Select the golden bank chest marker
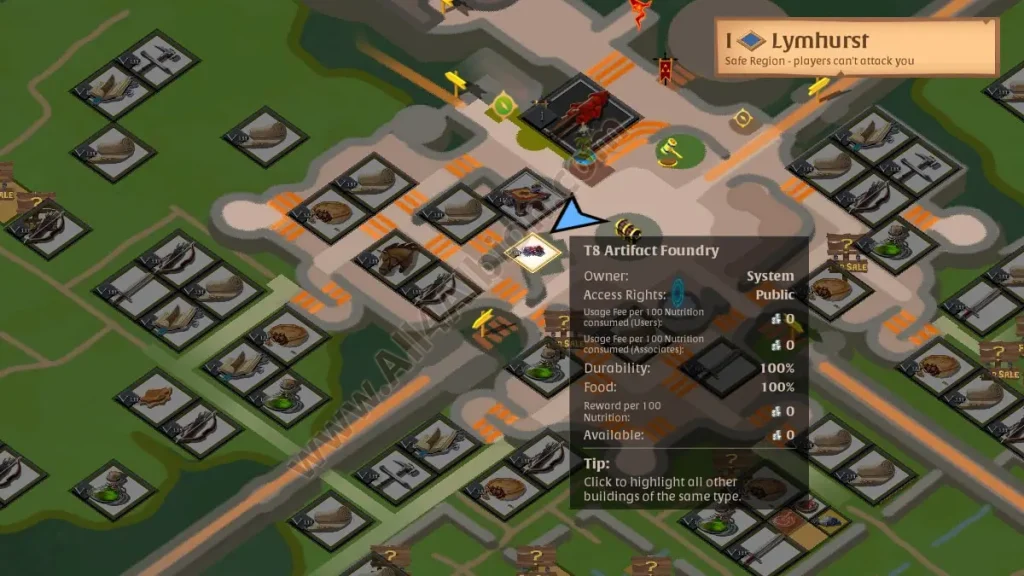Viewport: 1024px width, 576px height. 629,228
